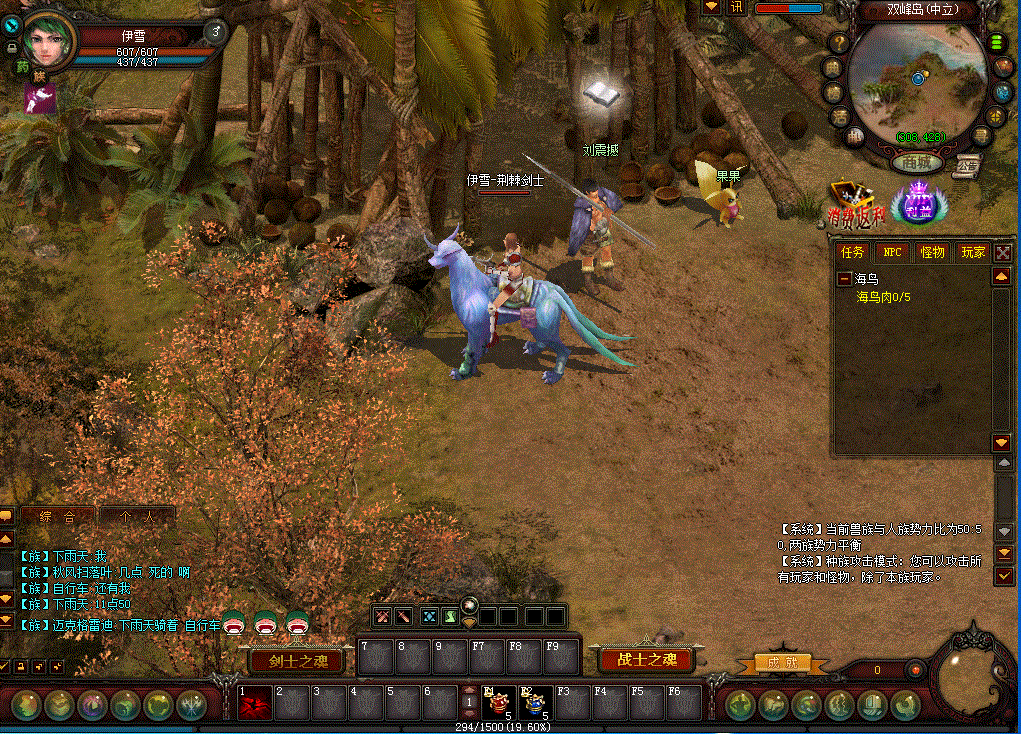The image size is (1021, 734).
Task: Click the 公告 announcement scroll
Action: (x=966, y=164)
